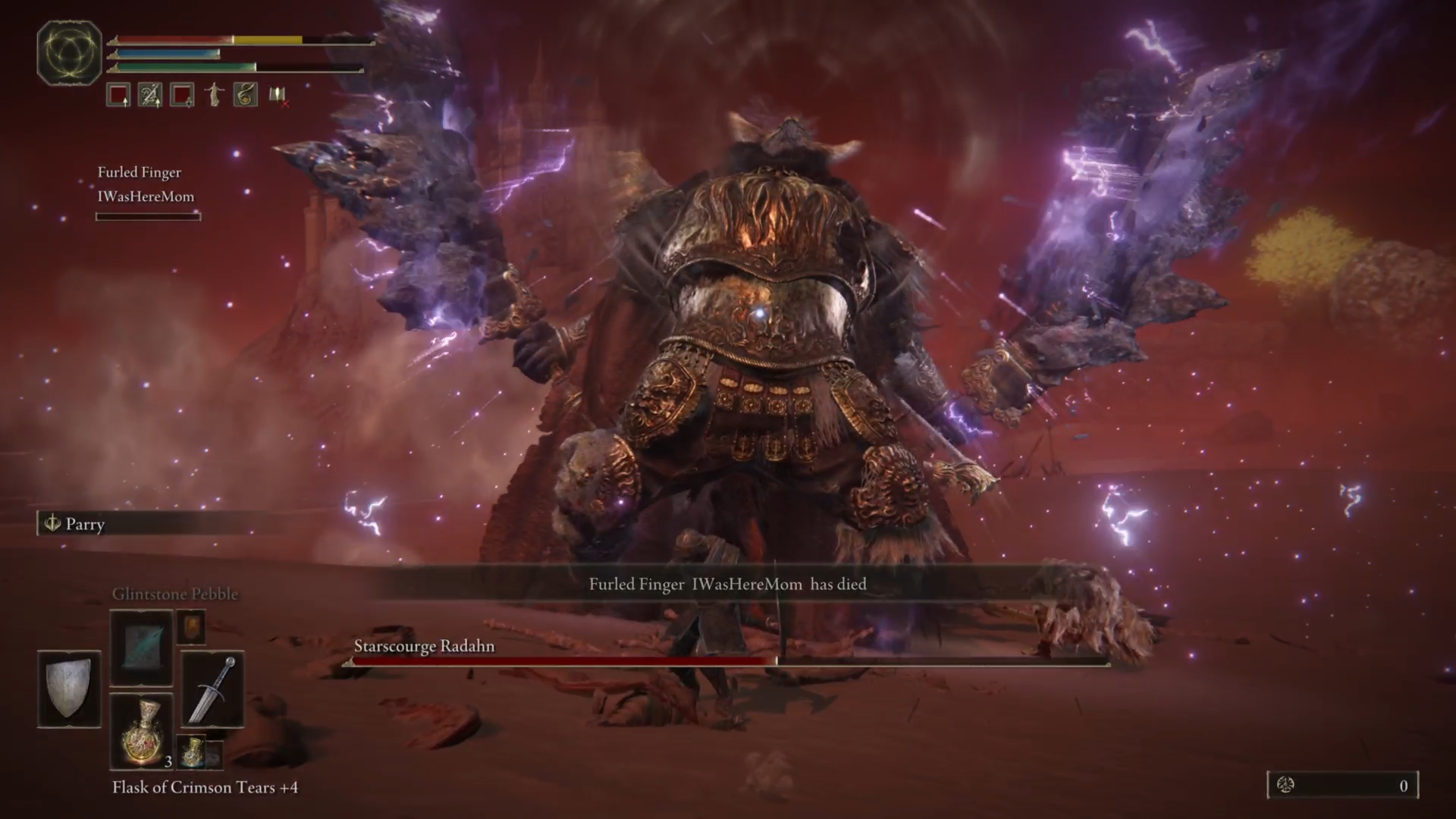The width and height of the screenshot is (1456, 819).
Task: Click the Starscourge Radahn name label
Action: click(424, 646)
